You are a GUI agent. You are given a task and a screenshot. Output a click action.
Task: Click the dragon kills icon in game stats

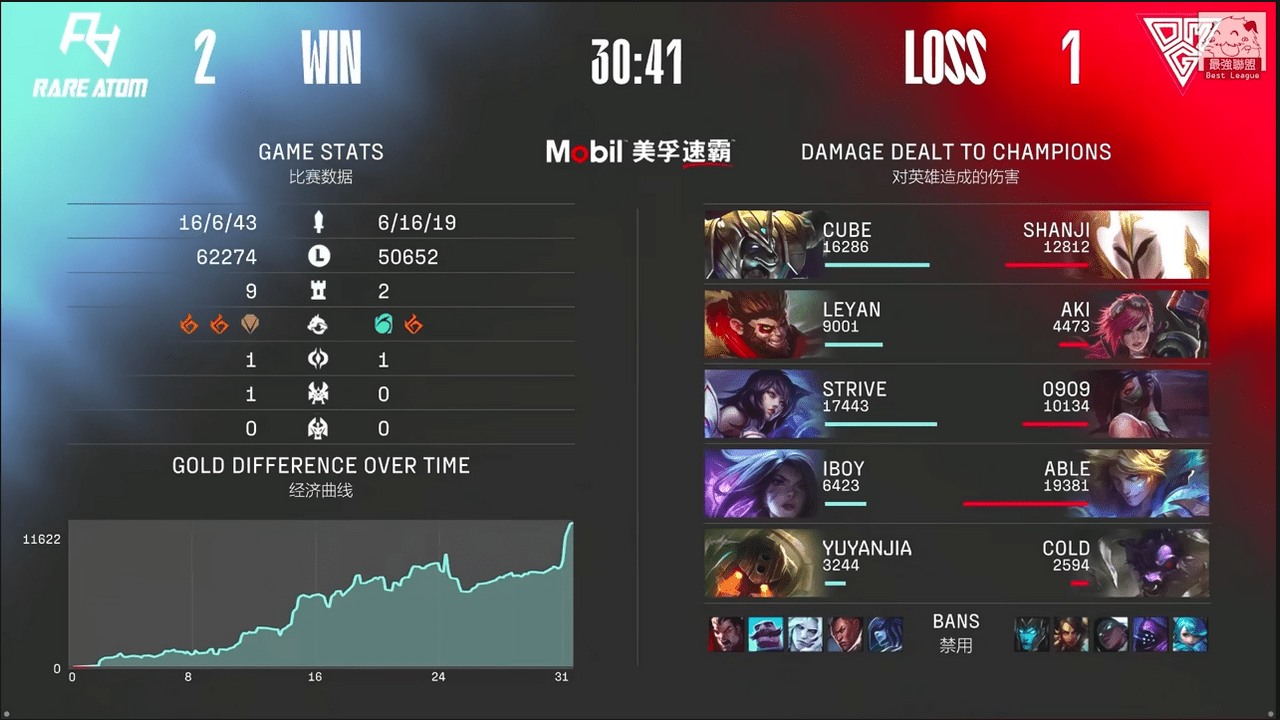pos(320,325)
